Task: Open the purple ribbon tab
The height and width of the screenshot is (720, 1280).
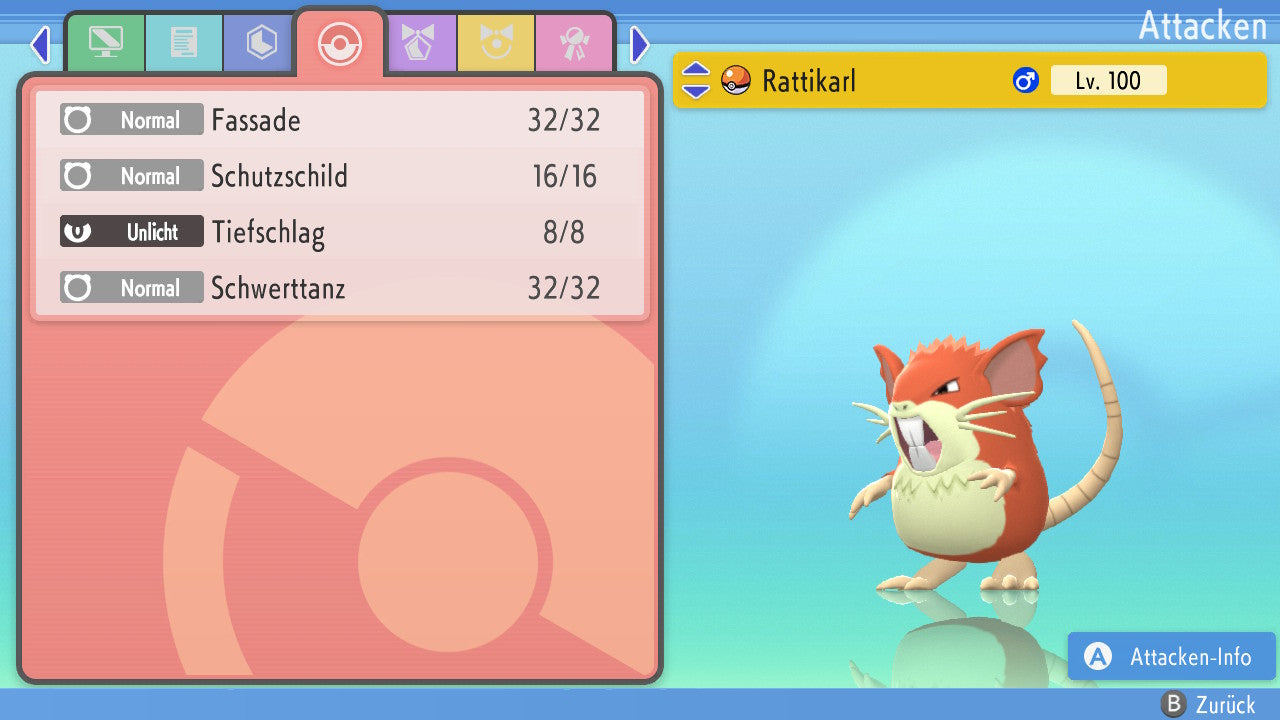Action: click(x=419, y=42)
